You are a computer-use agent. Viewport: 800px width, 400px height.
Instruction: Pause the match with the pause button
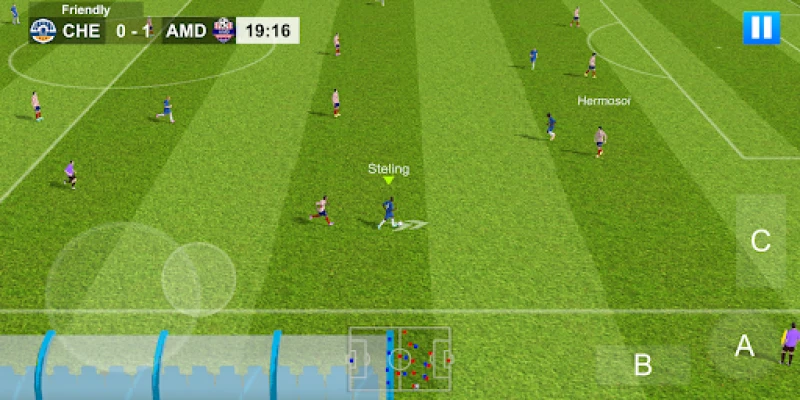pyautogui.click(x=761, y=27)
